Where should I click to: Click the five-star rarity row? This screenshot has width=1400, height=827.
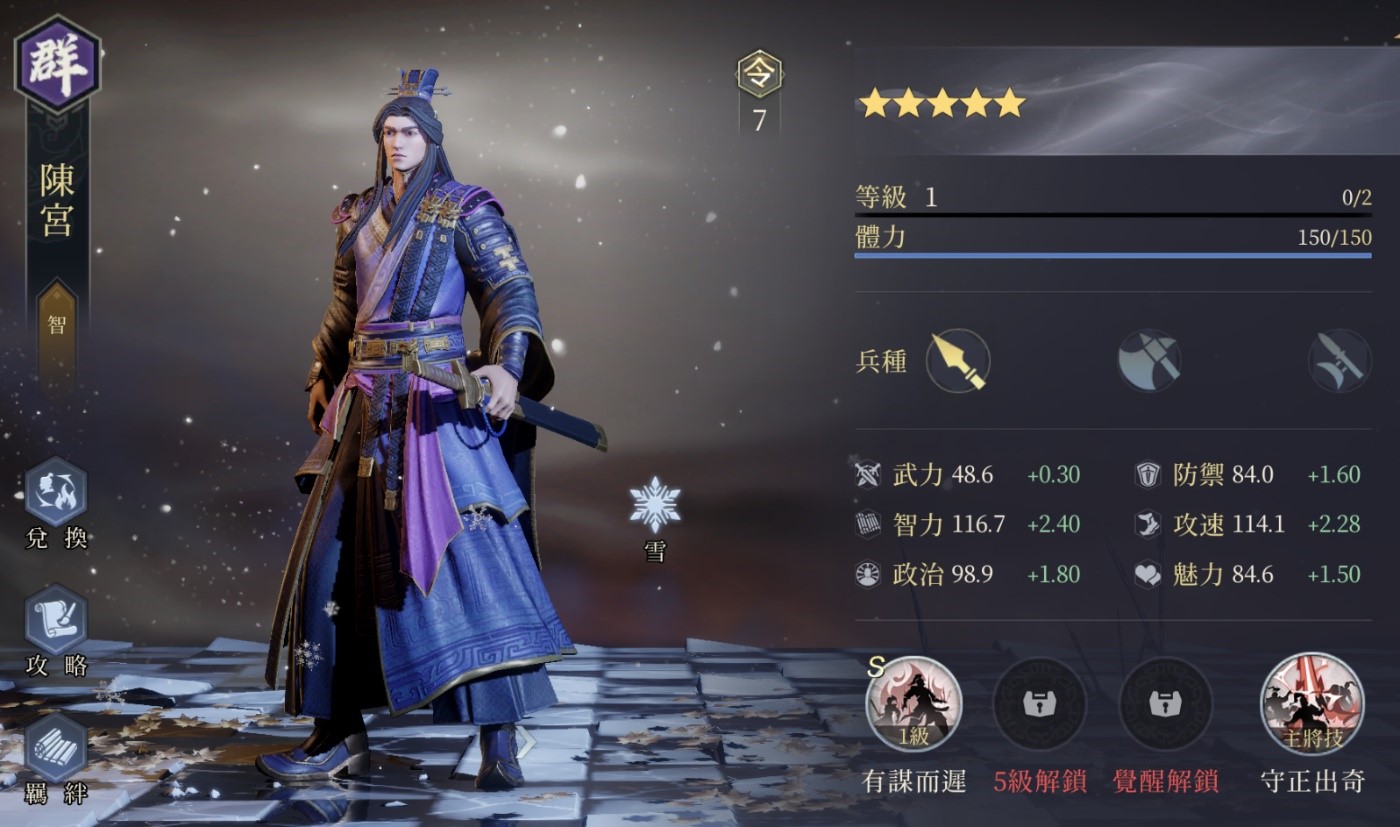tap(942, 103)
